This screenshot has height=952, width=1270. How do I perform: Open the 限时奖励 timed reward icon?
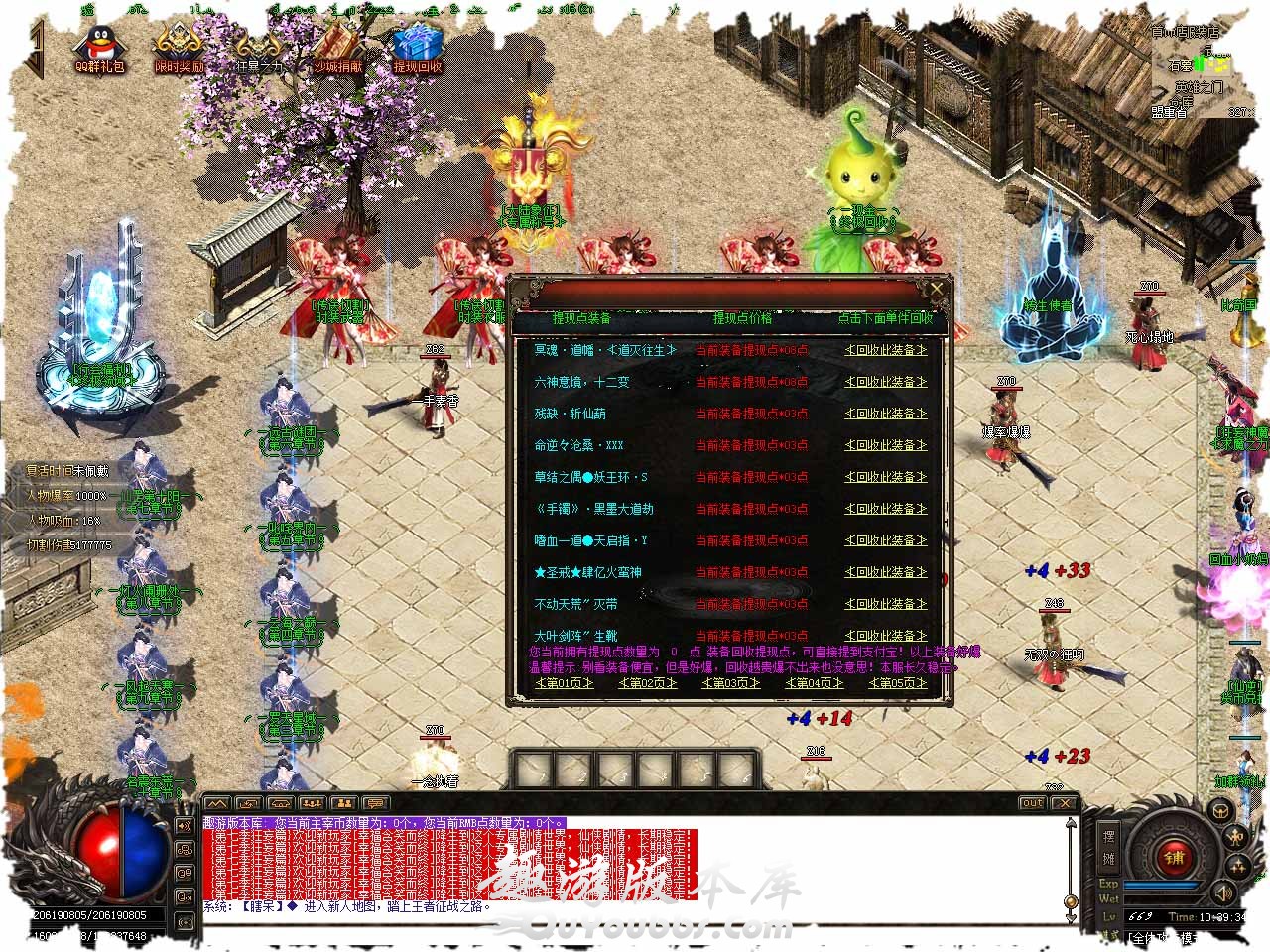coord(179,50)
